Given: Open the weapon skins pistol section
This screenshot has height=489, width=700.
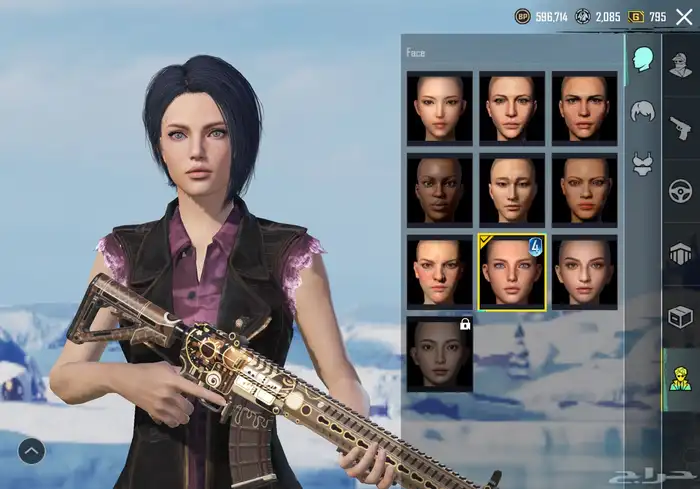Looking at the screenshot, I should [x=681, y=128].
